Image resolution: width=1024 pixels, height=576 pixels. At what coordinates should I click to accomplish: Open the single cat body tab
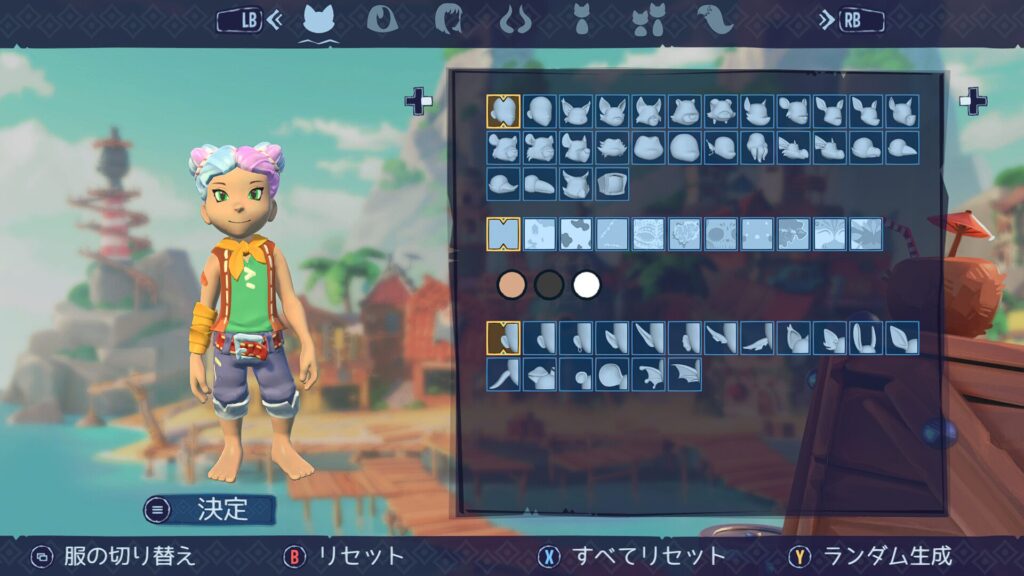[581, 19]
